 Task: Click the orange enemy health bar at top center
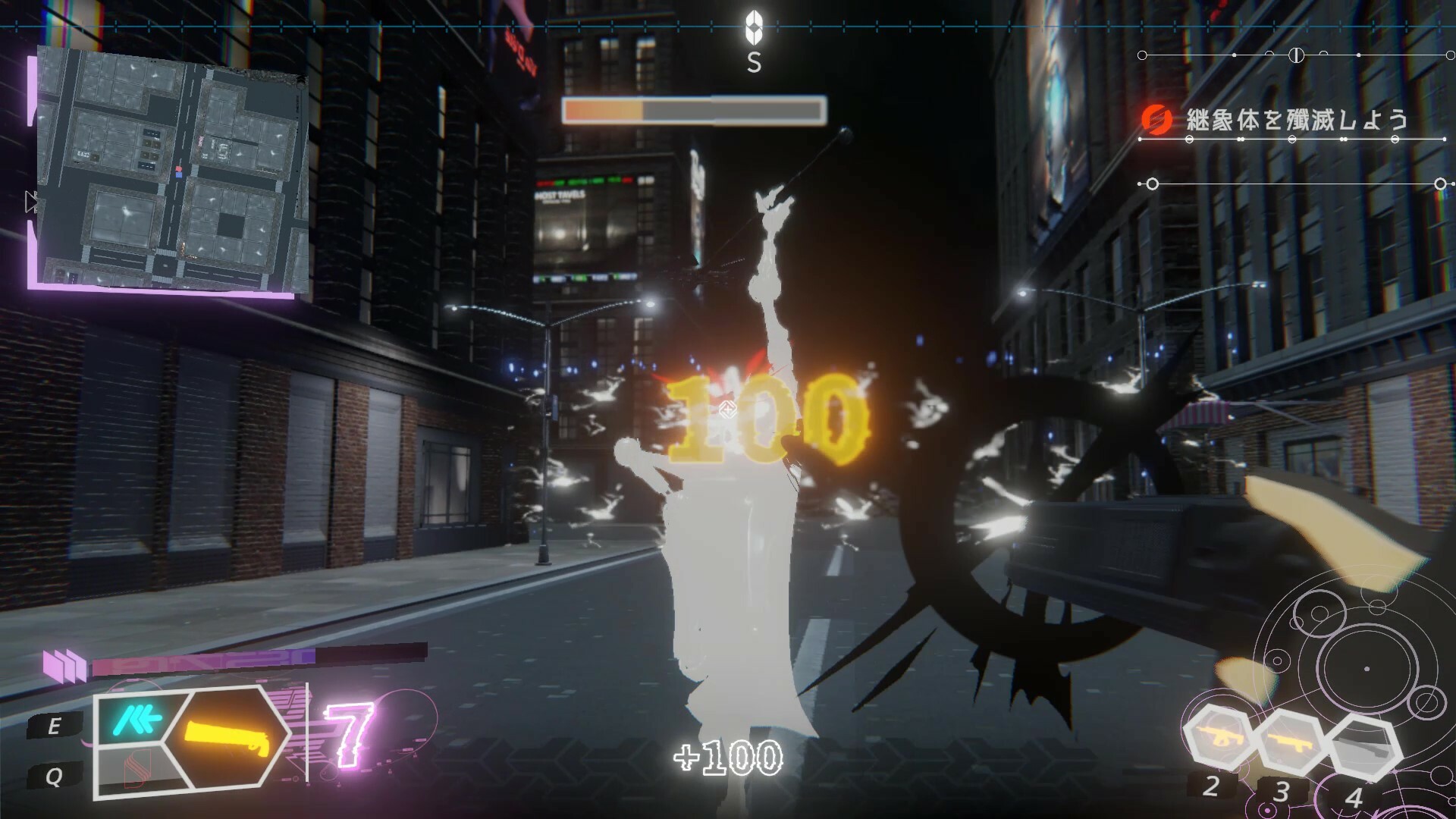pos(692,111)
